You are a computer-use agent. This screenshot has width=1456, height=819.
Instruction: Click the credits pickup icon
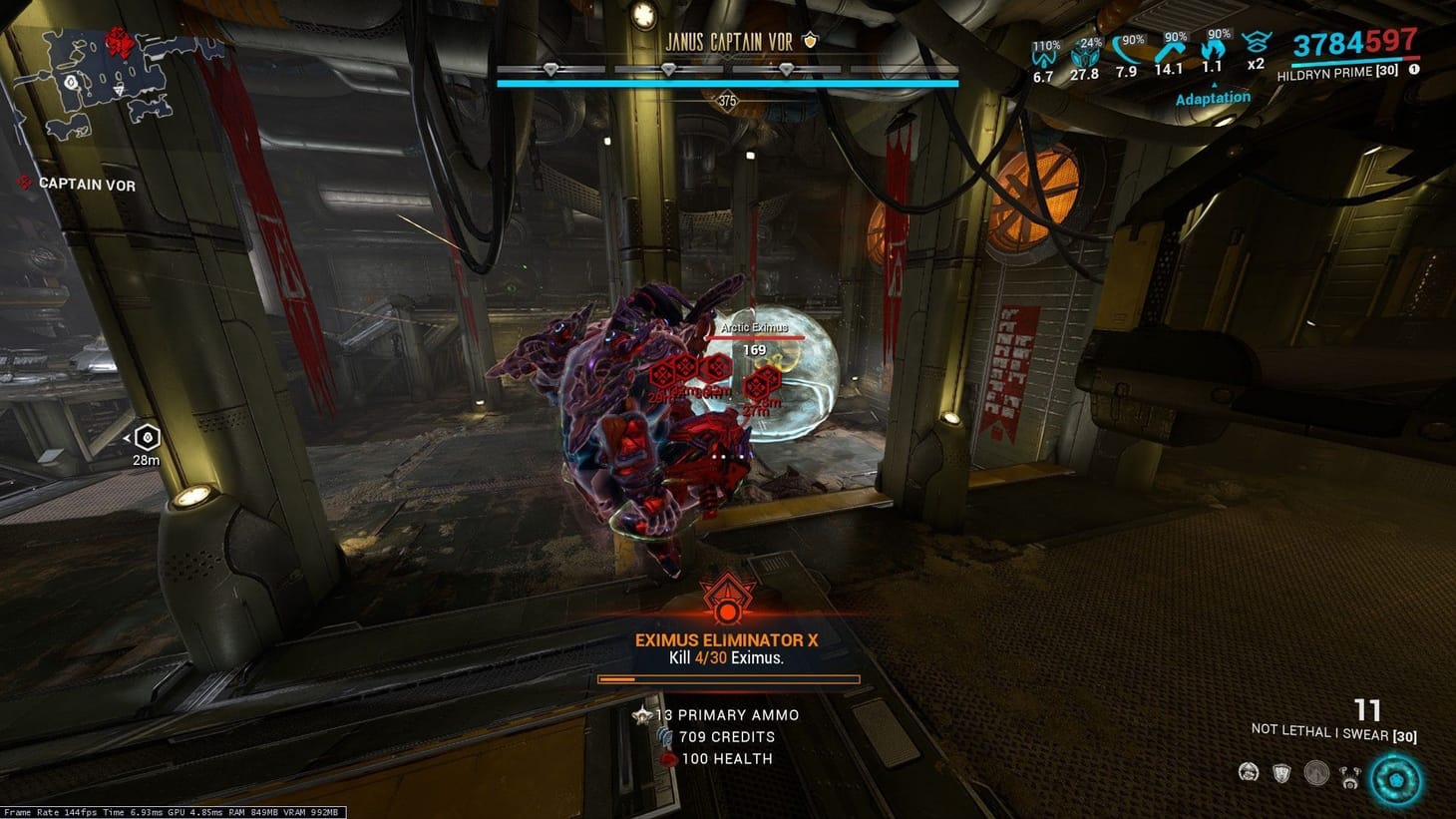[666, 736]
